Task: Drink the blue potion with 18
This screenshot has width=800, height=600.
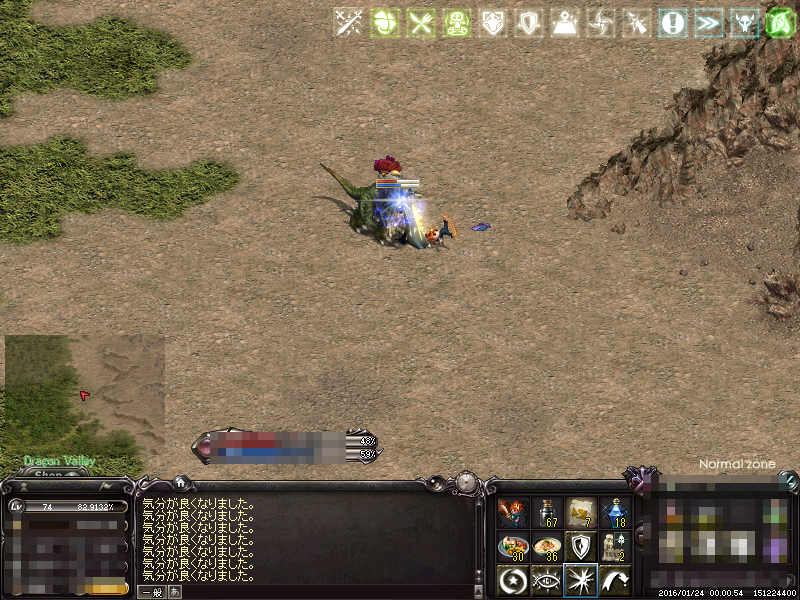Action: (615, 513)
